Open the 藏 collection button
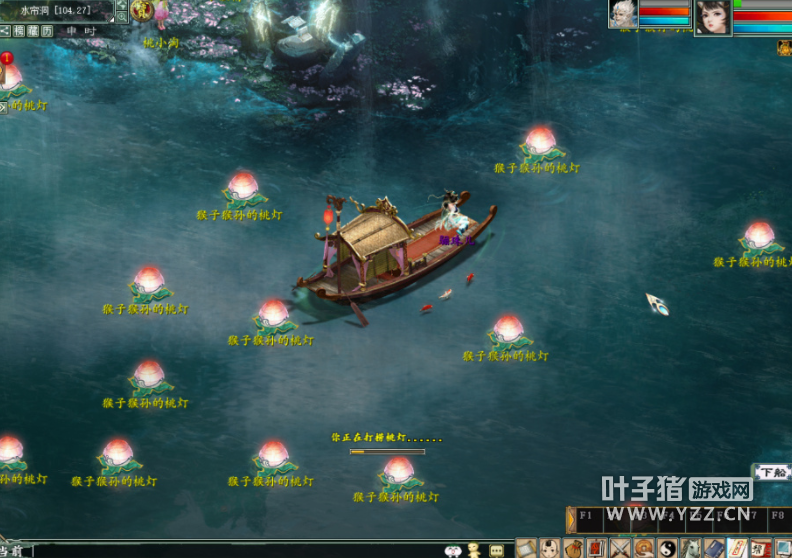This screenshot has width=792, height=558. [x=33, y=31]
